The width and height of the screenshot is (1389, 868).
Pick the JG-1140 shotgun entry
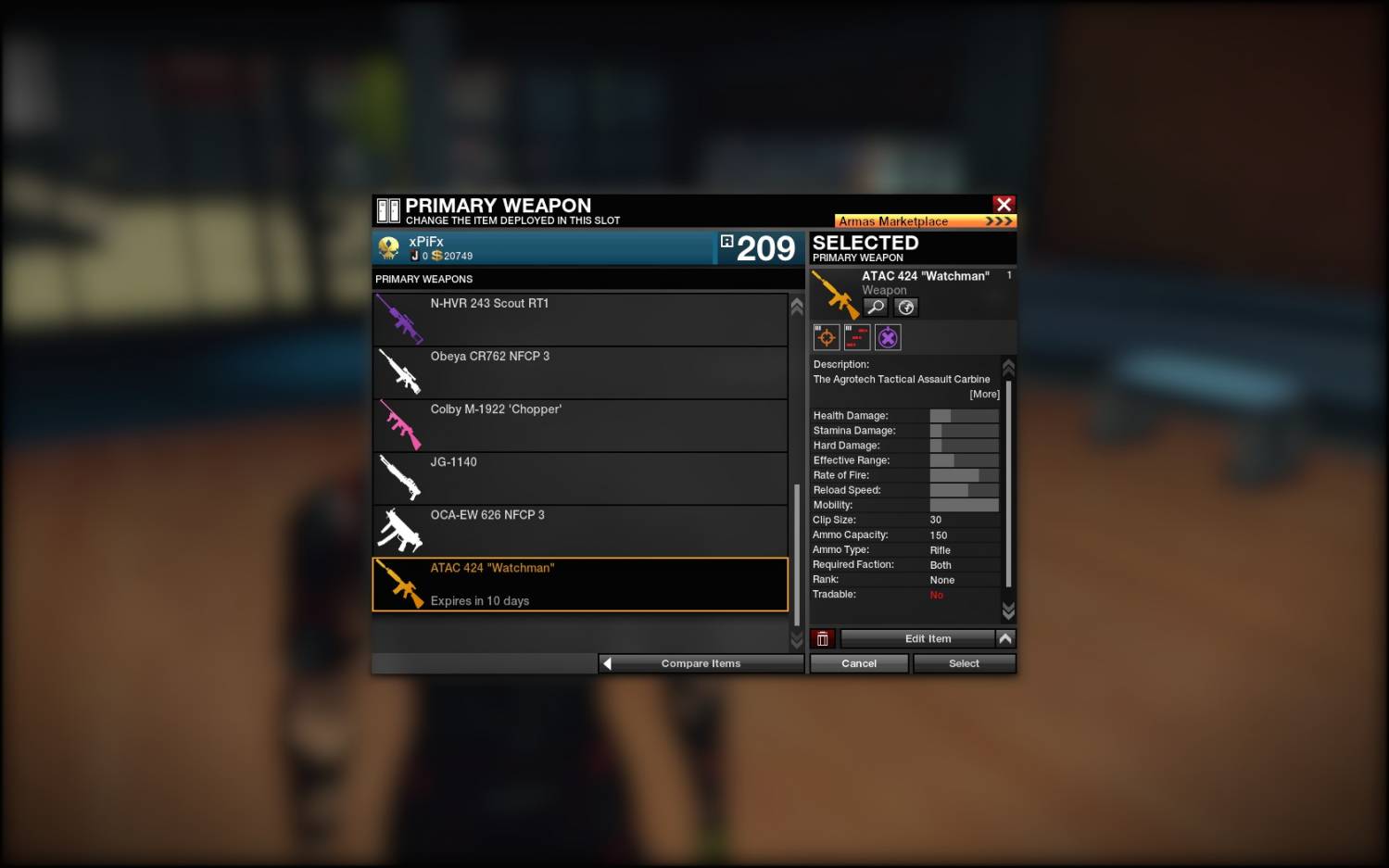(580, 478)
